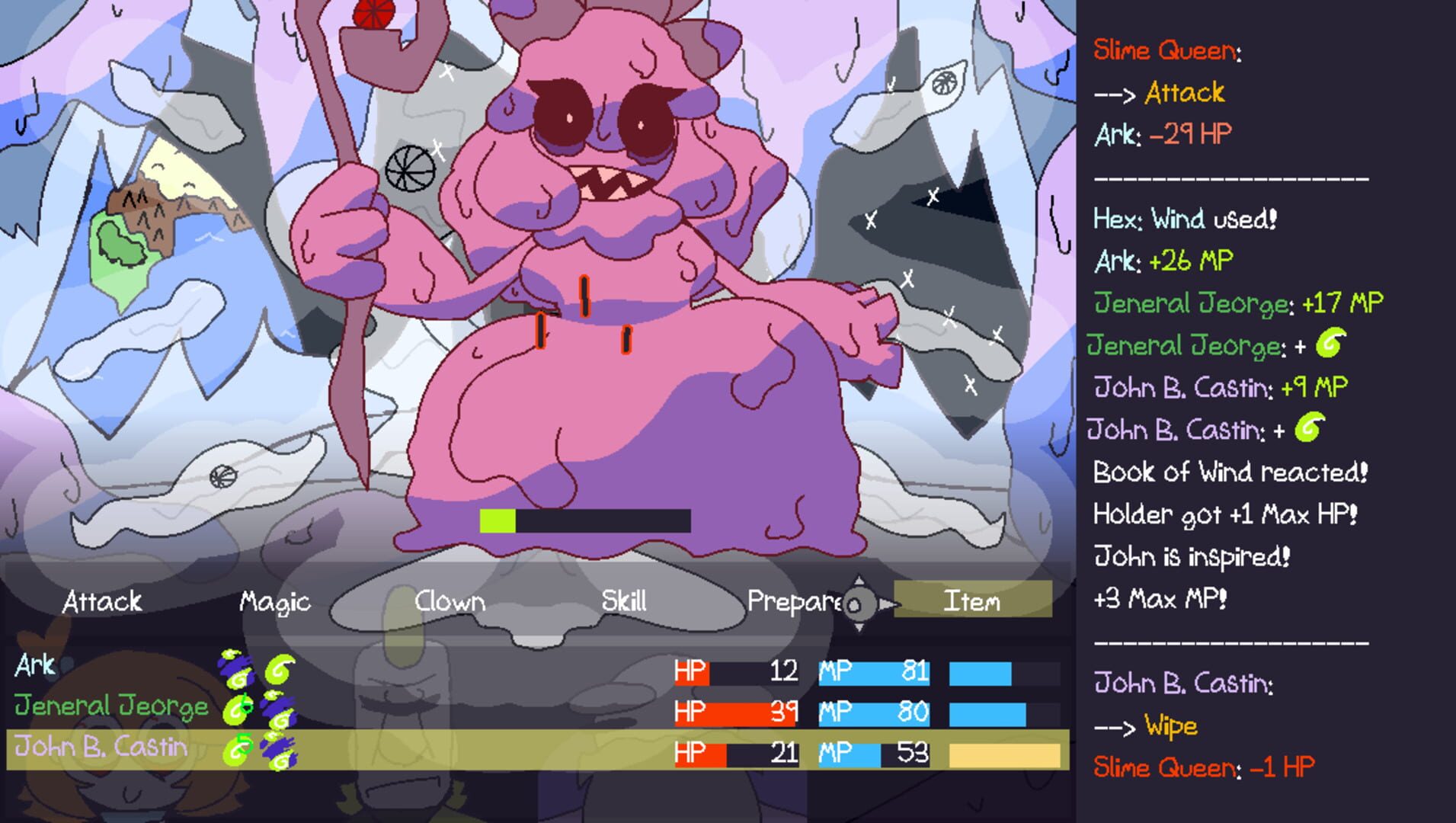Open the Clown command tab

(449, 601)
